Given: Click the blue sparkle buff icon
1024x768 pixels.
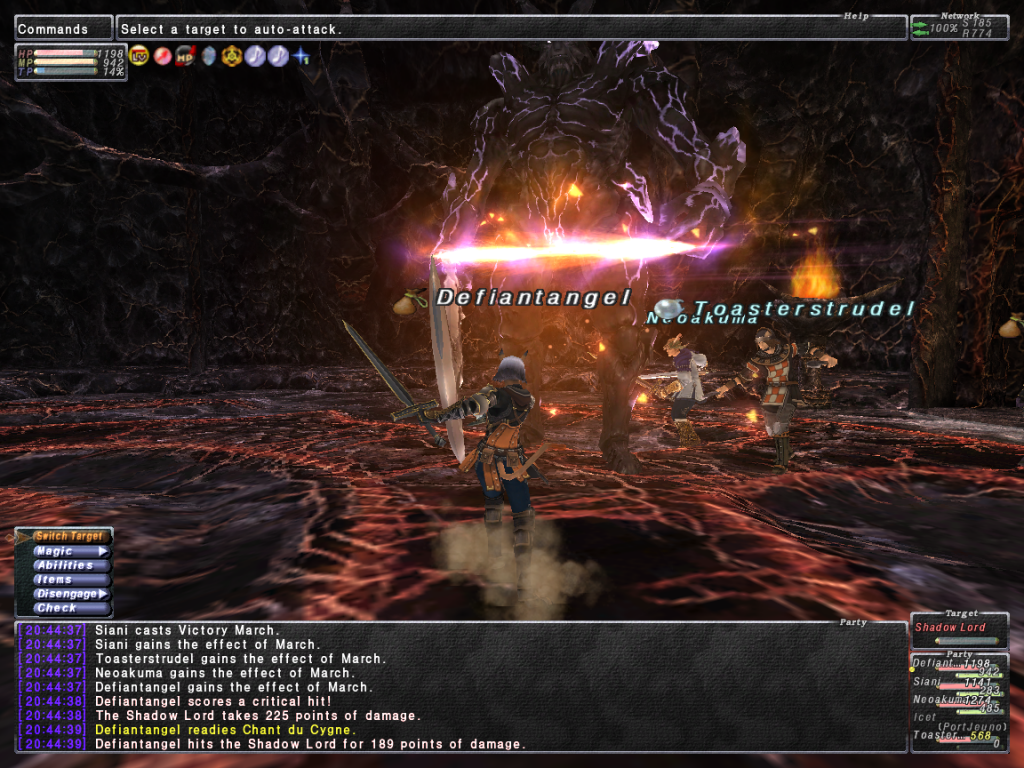Looking at the screenshot, I should [x=301, y=55].
